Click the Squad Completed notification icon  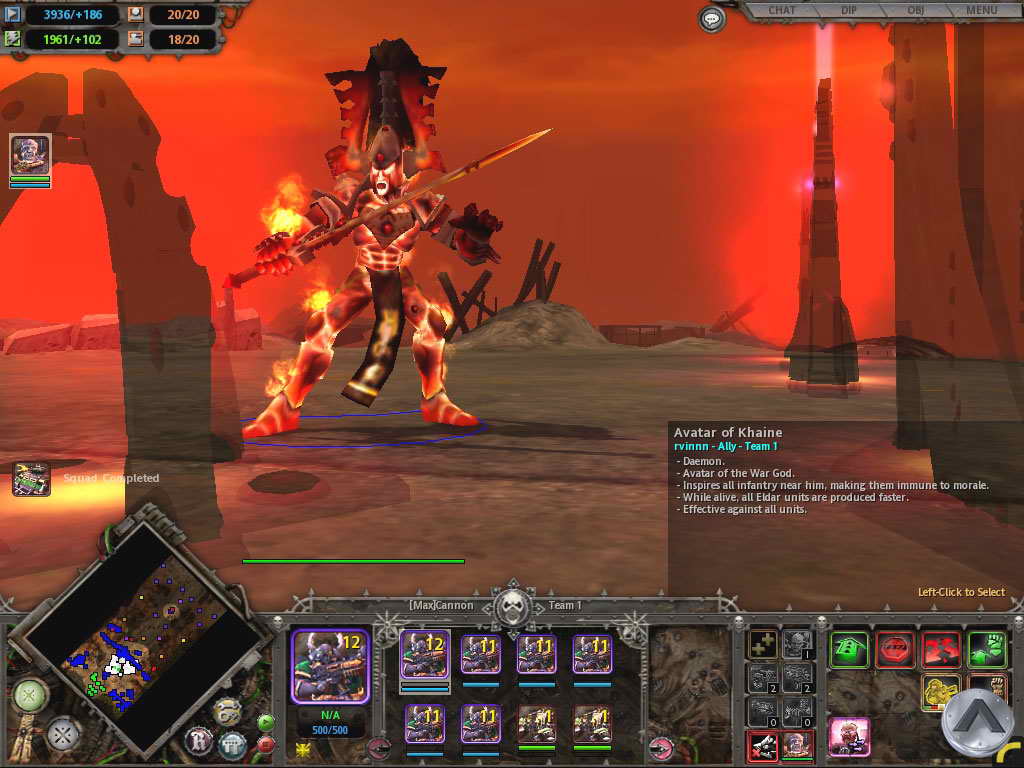(x=31, y=479)
